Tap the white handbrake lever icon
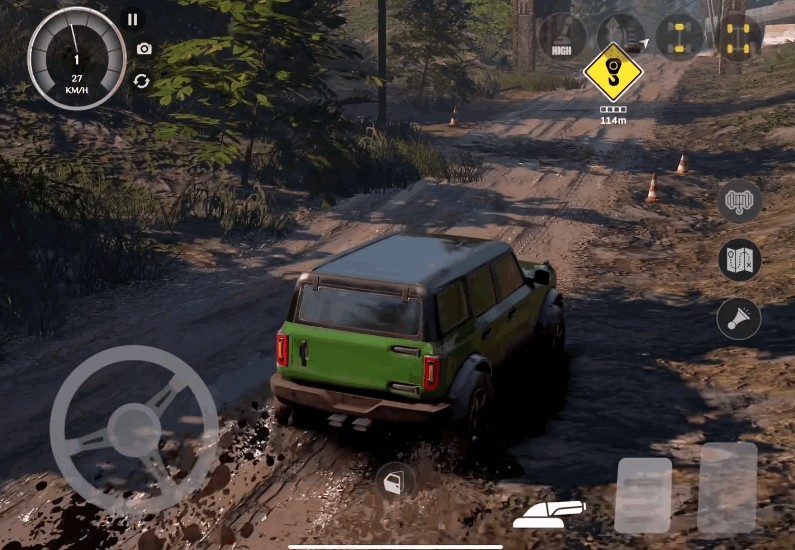The width and height of the screenshot is (795, 550). (548, 514)
